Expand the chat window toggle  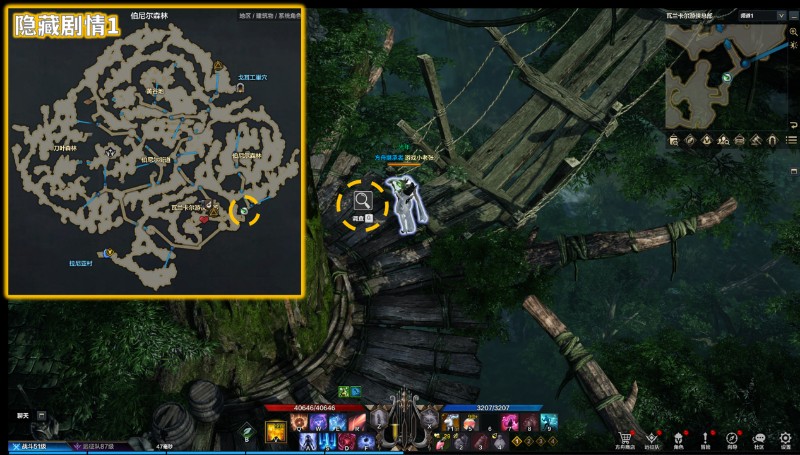coord(42,414)
